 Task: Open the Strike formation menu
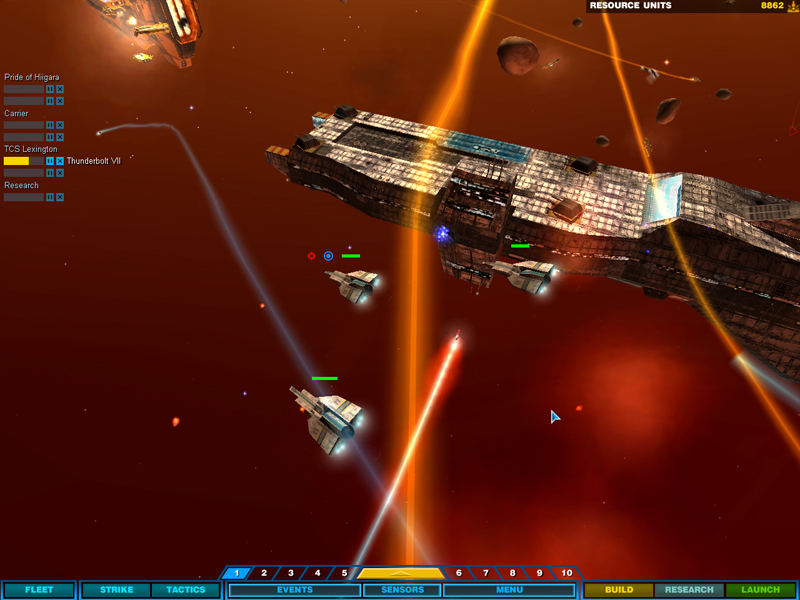(x=116, y=590)
